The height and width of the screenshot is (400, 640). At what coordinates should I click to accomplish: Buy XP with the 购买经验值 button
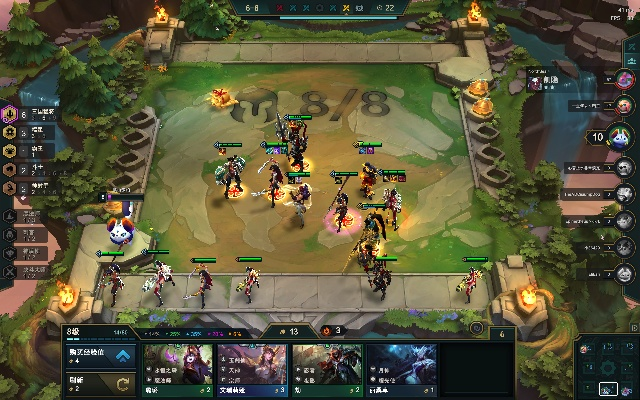(x=100, y=355)
